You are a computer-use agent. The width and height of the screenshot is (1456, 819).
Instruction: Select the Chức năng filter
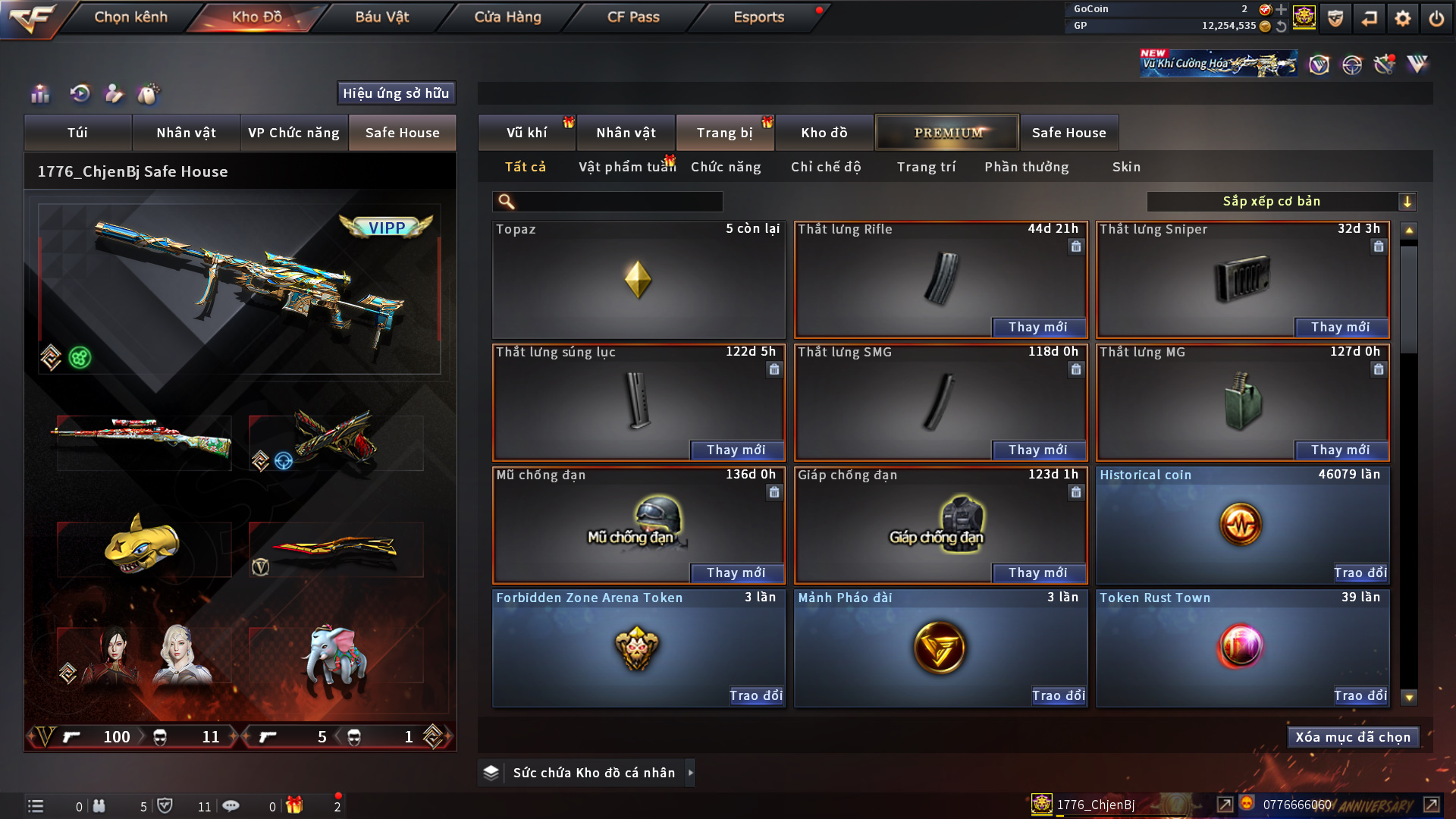tap(726, 167)
